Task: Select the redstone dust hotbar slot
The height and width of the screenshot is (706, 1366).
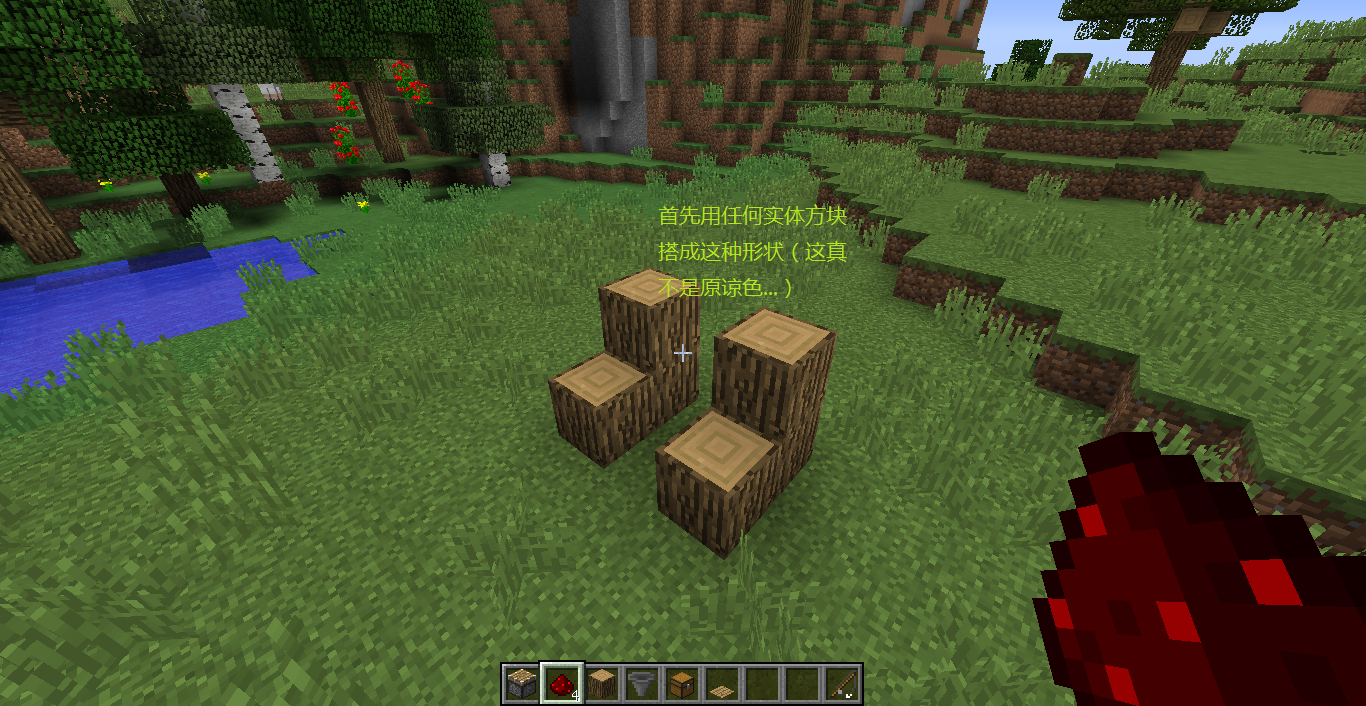Action: click(x=561, y=684)
